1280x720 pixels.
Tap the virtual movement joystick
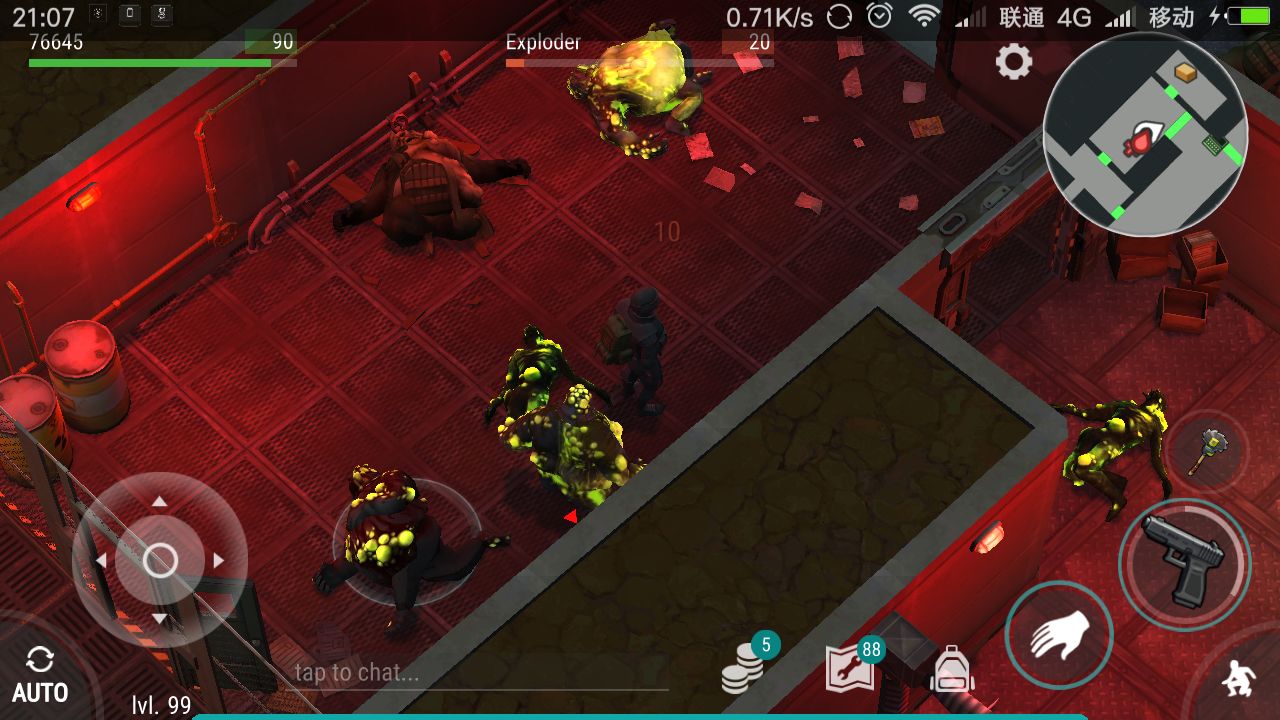tap(160, 560)
